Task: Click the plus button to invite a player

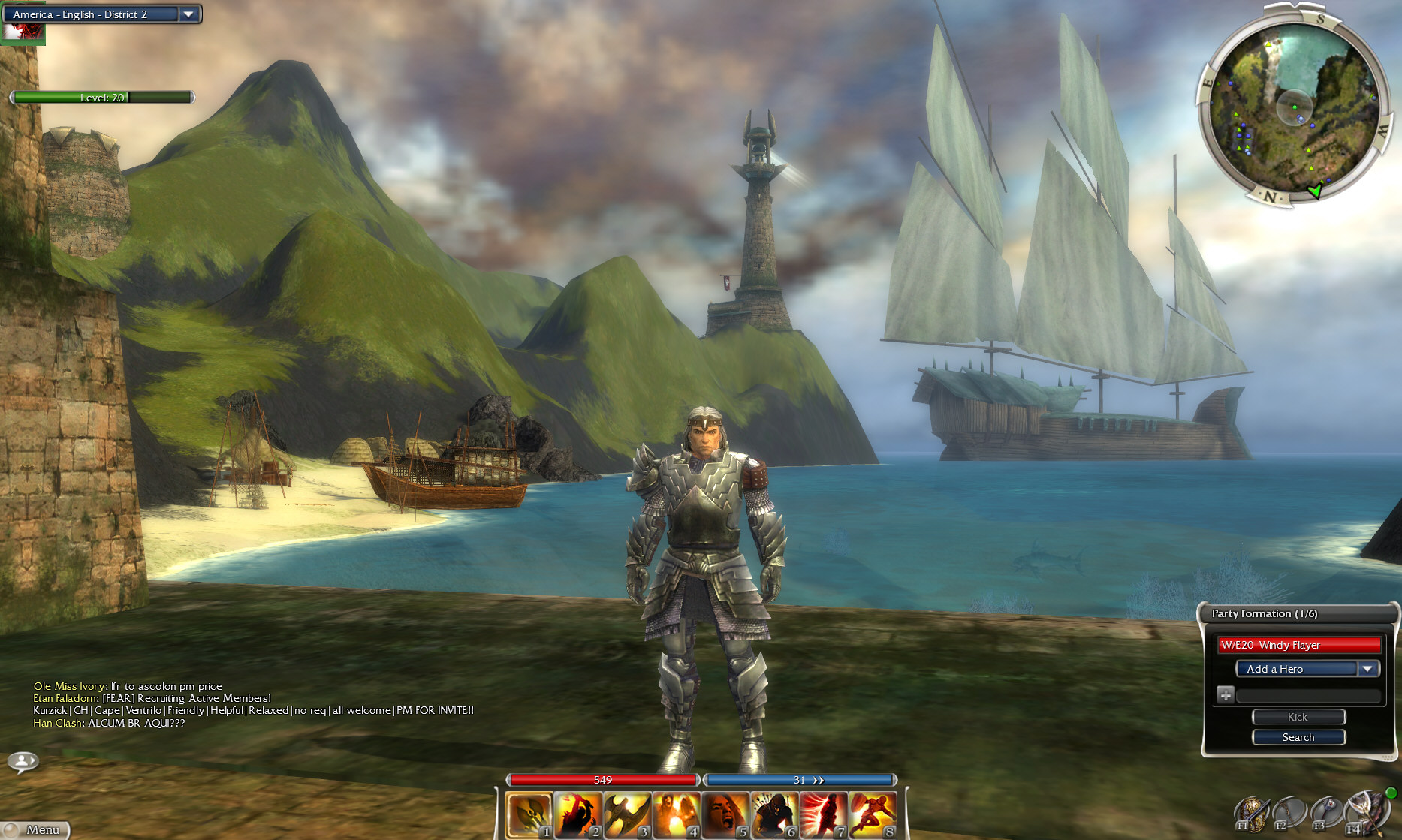Action: coord(1226,695)
